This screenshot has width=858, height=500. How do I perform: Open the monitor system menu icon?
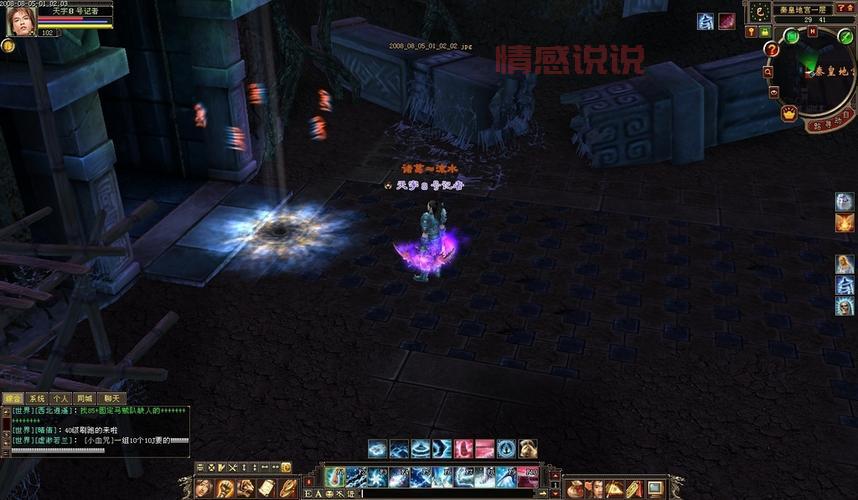655,488
